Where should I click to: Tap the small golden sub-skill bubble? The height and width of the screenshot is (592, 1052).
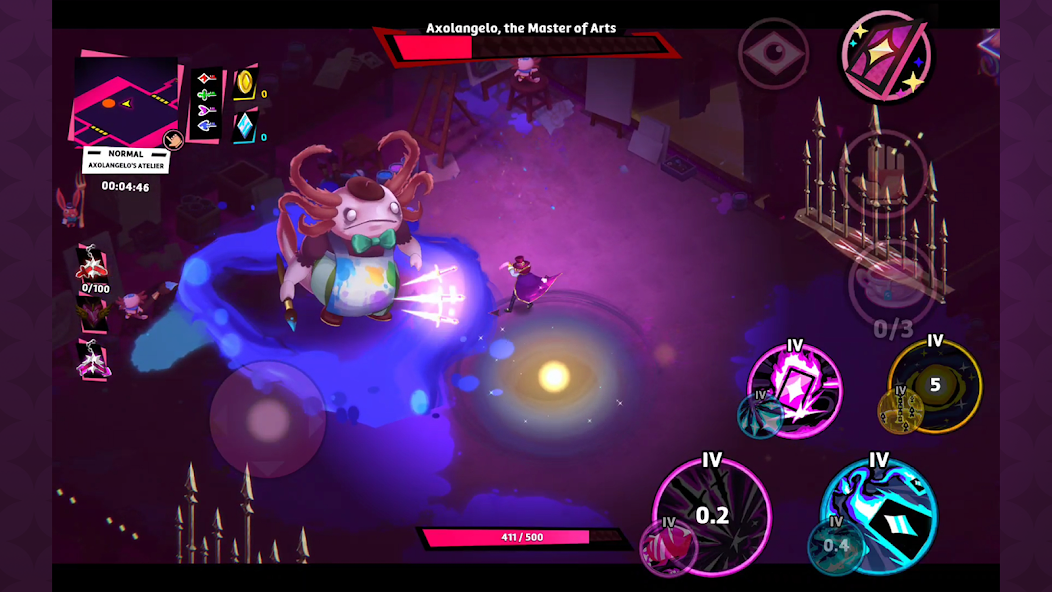pos(900,410)
